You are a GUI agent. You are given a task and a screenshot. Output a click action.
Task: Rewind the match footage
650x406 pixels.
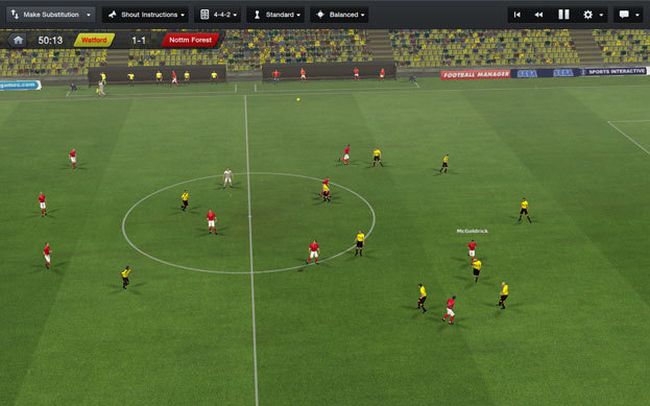click(x=539, y=15)
